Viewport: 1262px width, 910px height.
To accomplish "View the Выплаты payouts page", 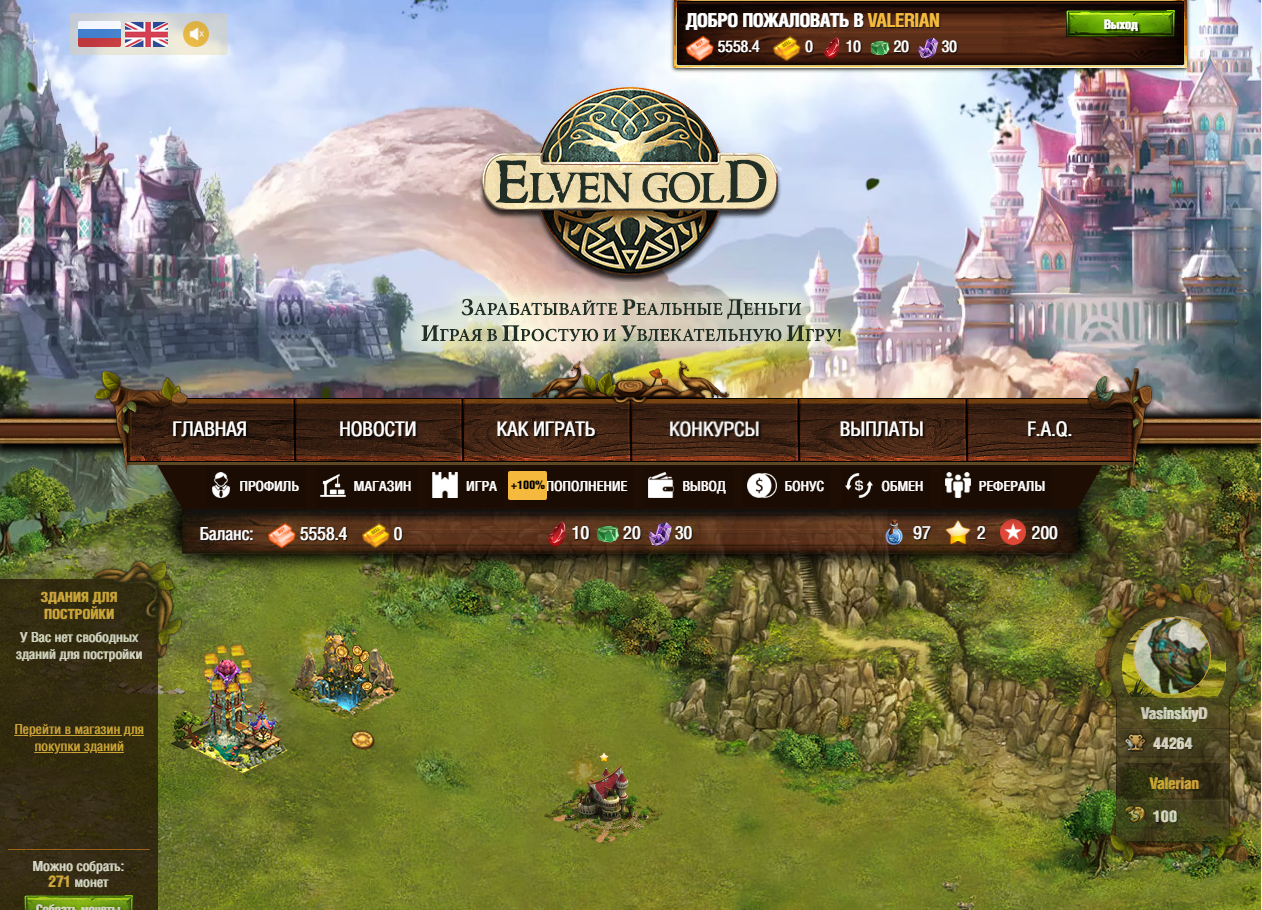I will [881, 430].
